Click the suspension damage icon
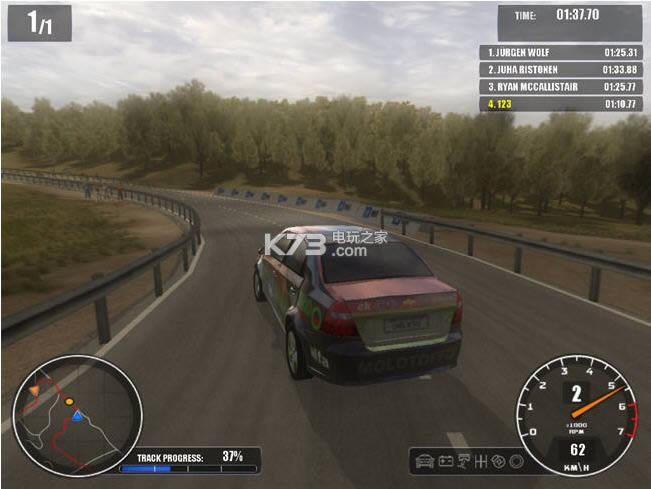The height and width of the screenshot is (489, 651). (462, 462)
